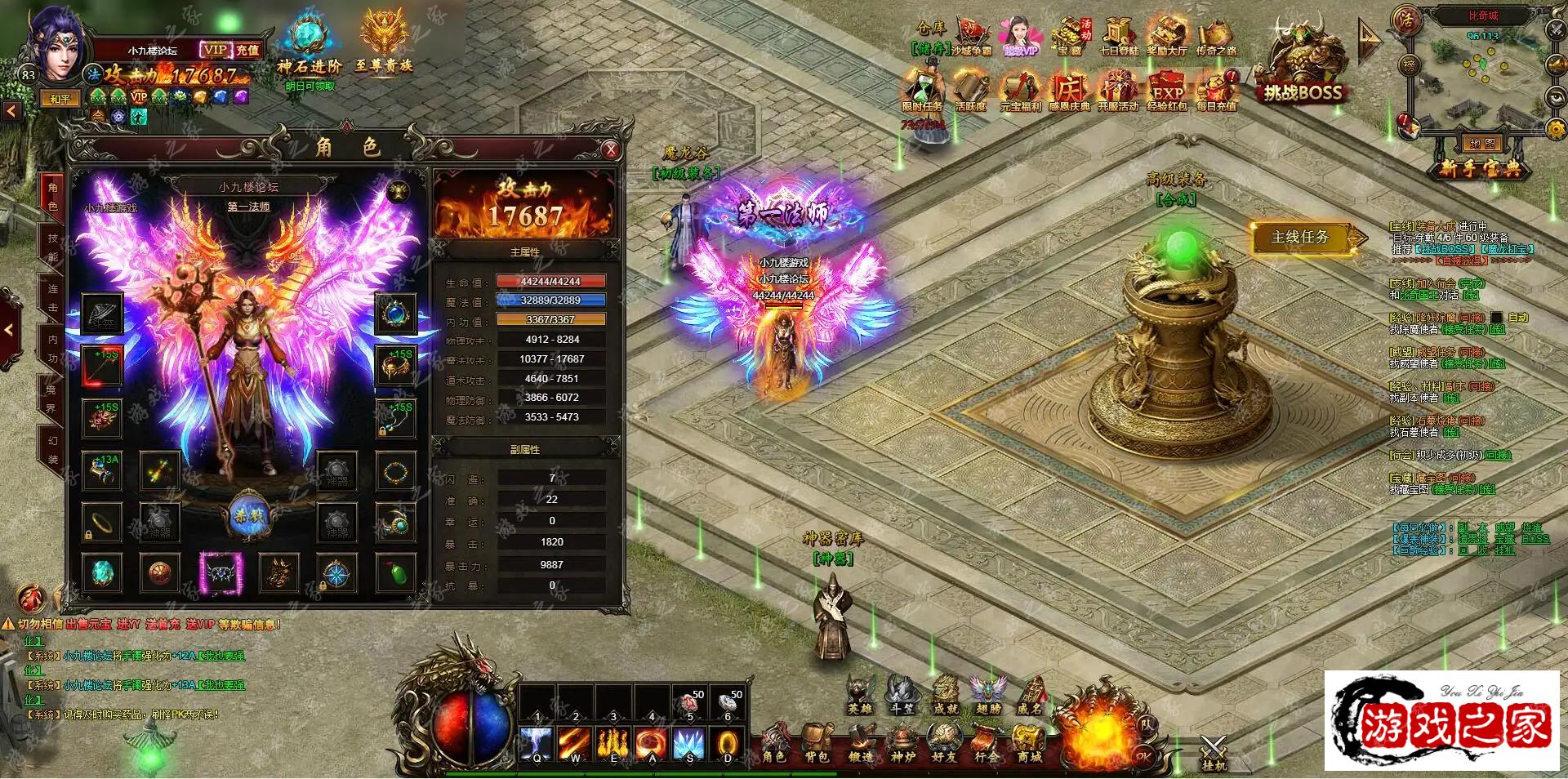Switch to the 技能 skills tab
Viewport: 1568px width, 779px height.
pyautogui.click(x=52, y=247)
